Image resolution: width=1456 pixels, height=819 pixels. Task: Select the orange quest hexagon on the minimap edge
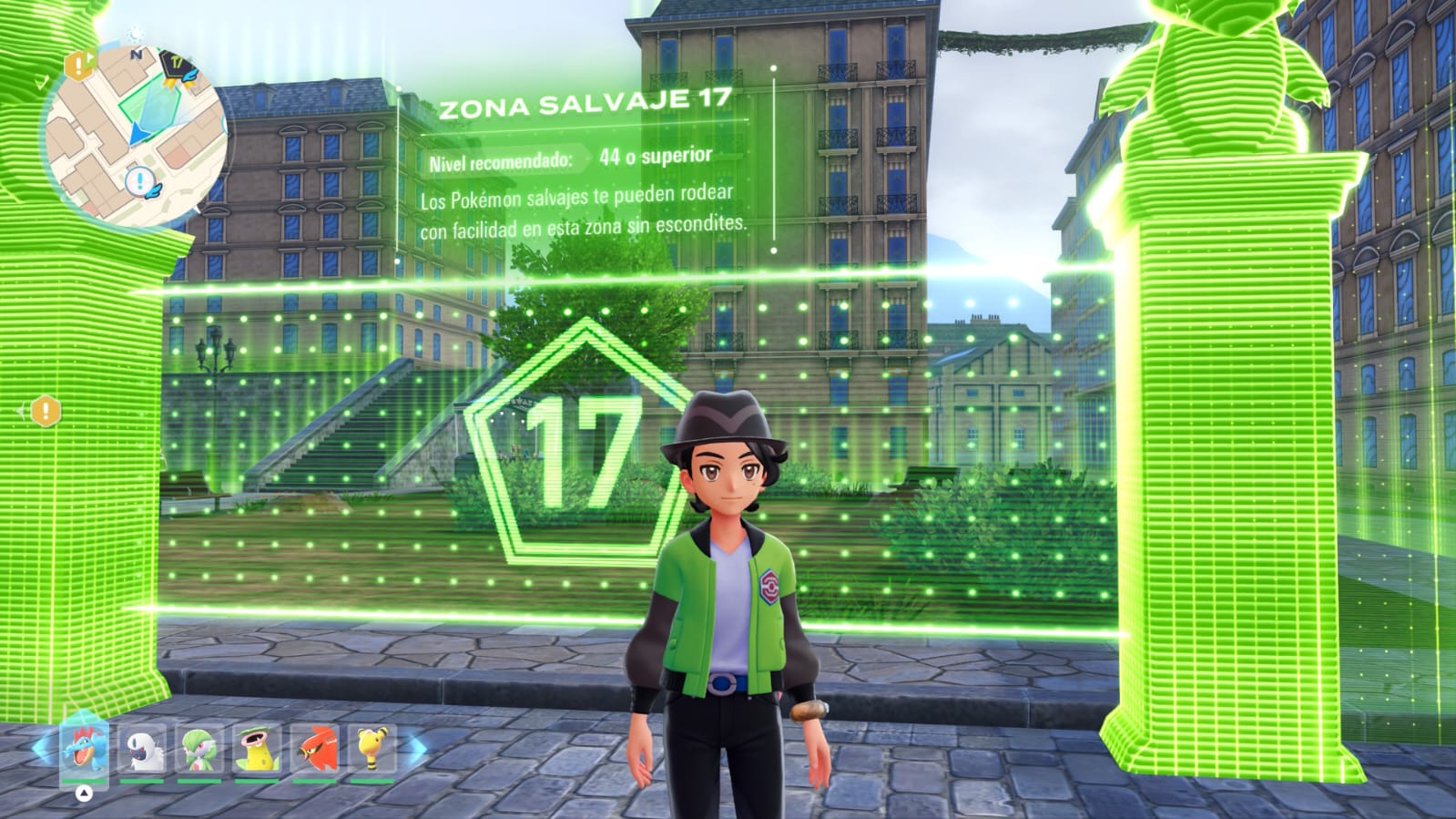click(x=79, y=64)
